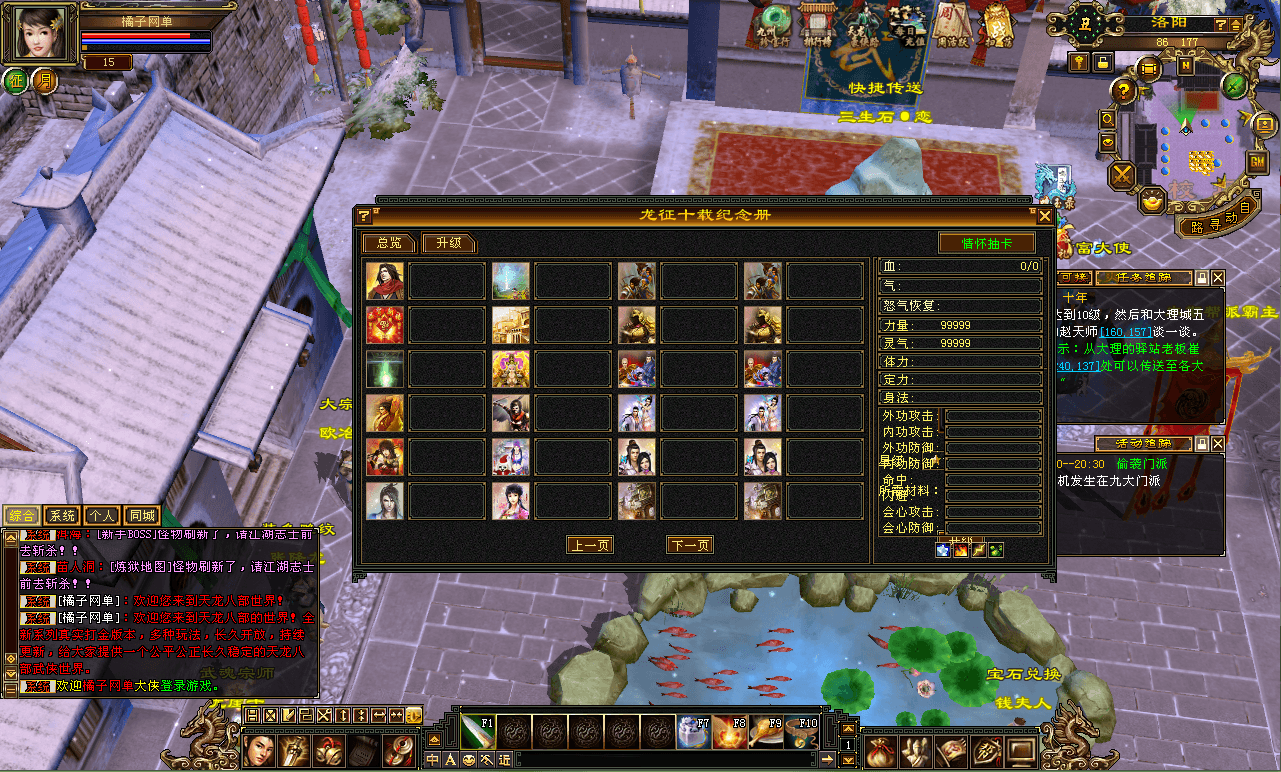Eat the F9 roast drumstick item
1281x772 pixels.
pyautogui.click(x=765, y=732)
